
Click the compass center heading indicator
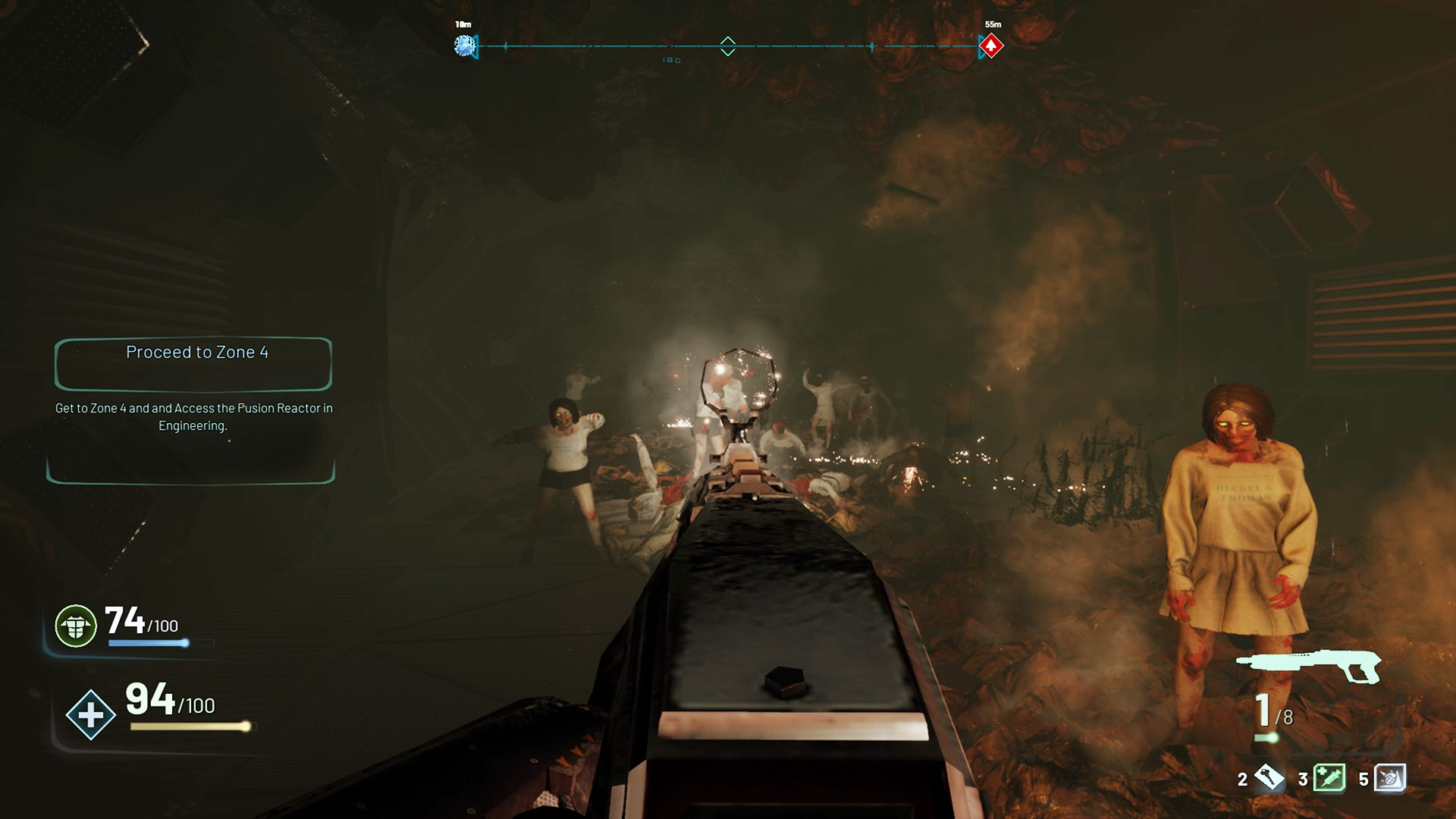[727, 46]
